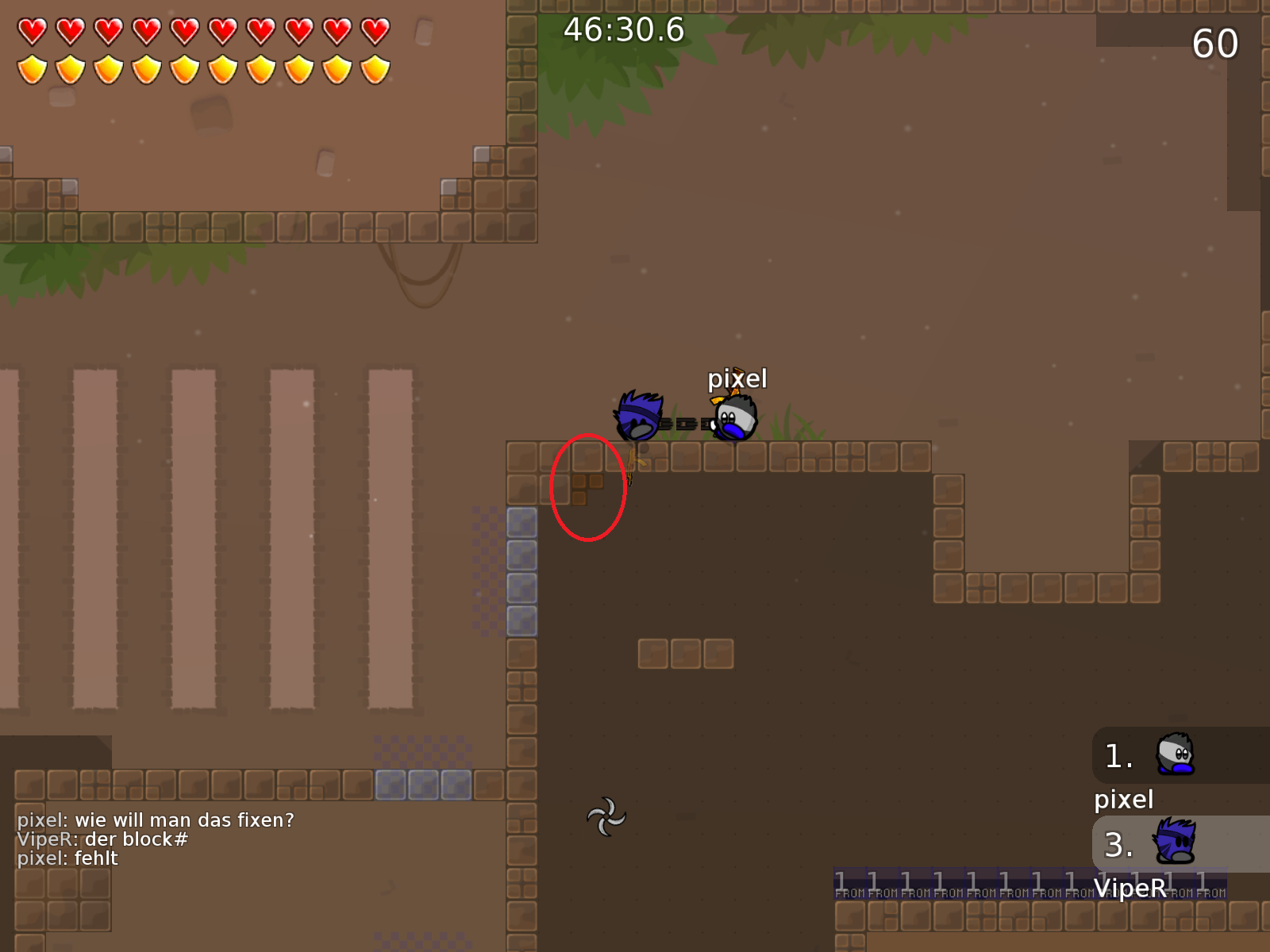Click the grey-helmeted pixel character sprite
The height and width of the screenshot is (952, 1270).
(734, 419)
